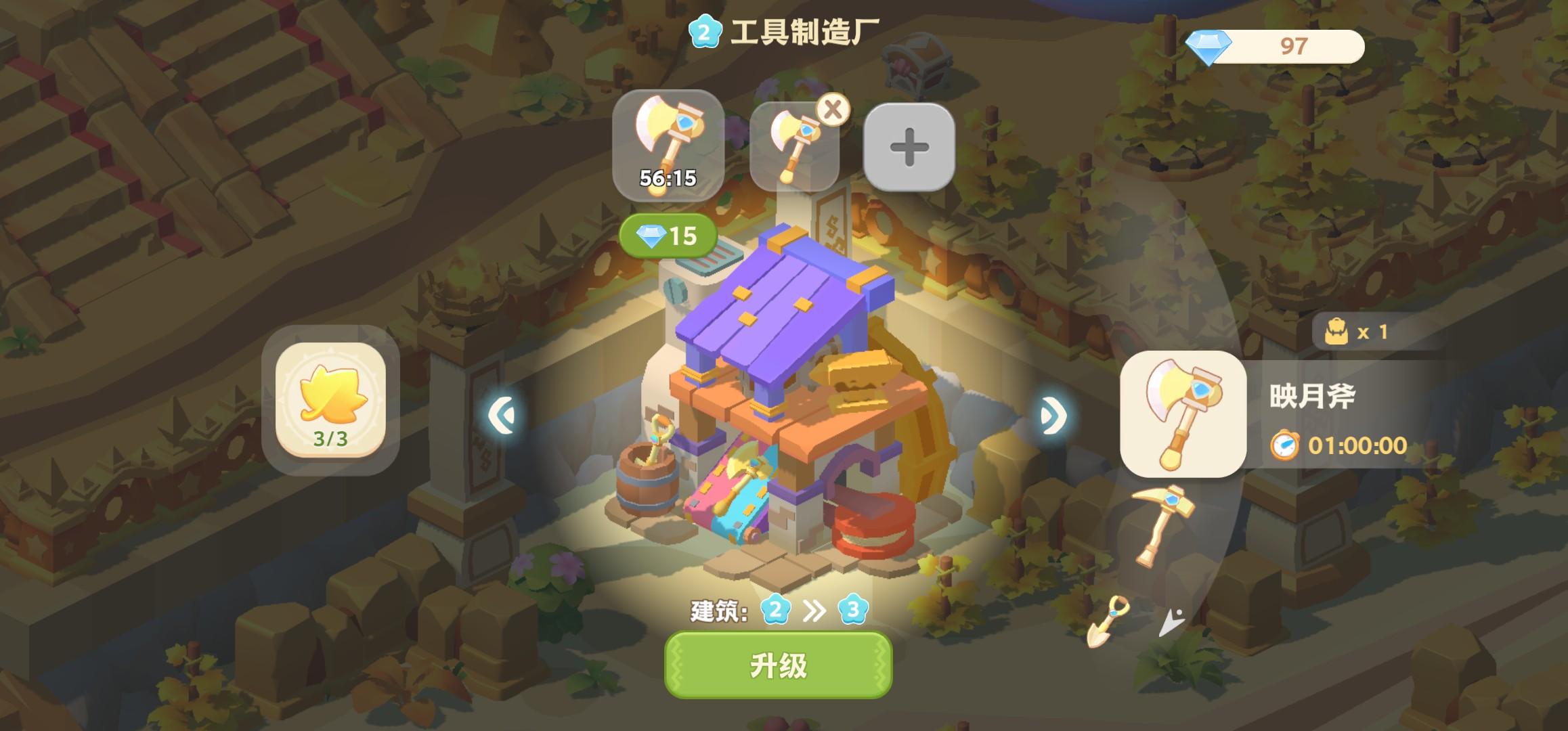Cancel the second queued axe with the X
This screenshot has height=731, width=1568.
pos(831,110)
